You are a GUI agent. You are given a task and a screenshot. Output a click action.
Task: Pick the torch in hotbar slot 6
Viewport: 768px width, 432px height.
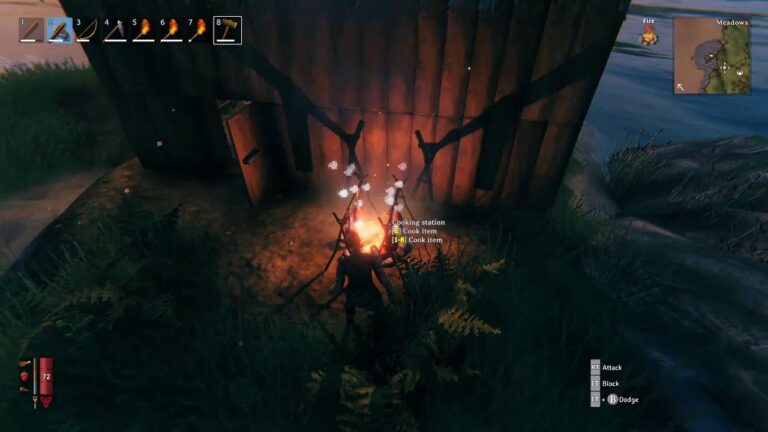tap(172, 30)
